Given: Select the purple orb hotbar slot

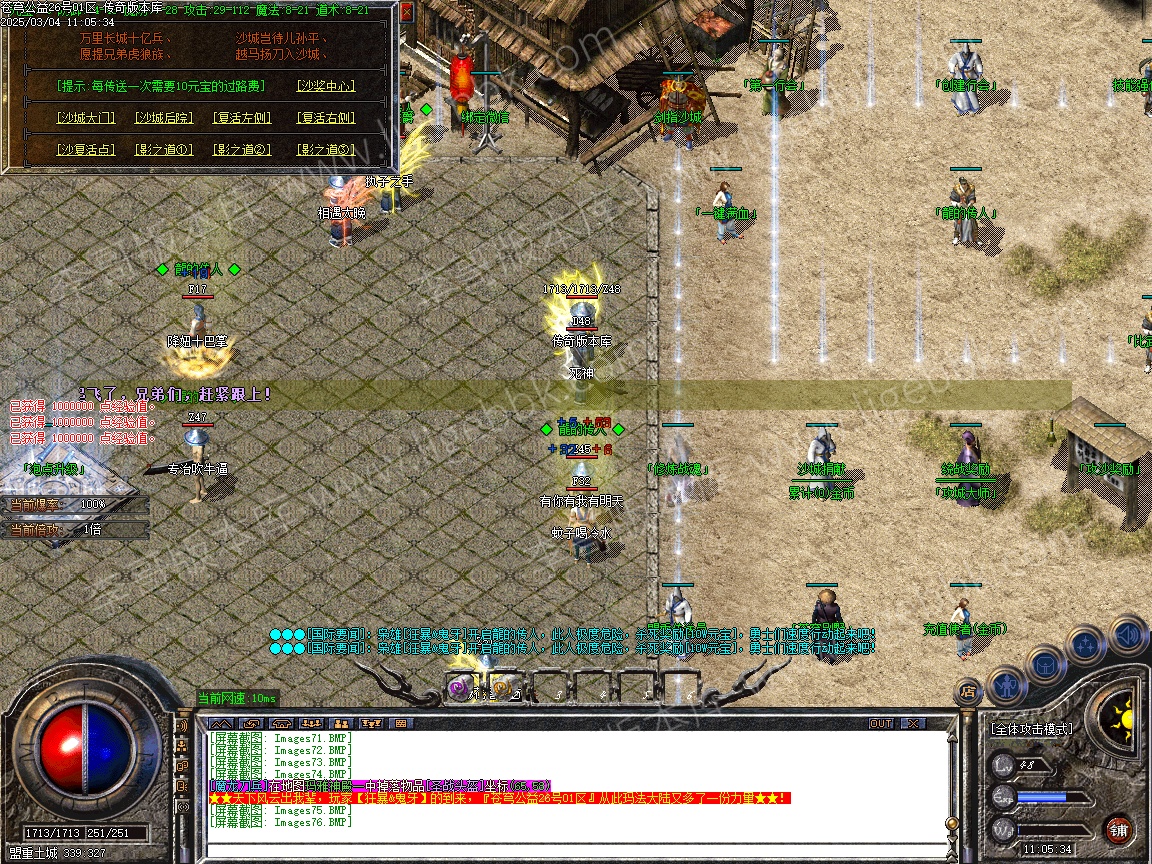Looking at the screenshot, I should tap(460, 688).
